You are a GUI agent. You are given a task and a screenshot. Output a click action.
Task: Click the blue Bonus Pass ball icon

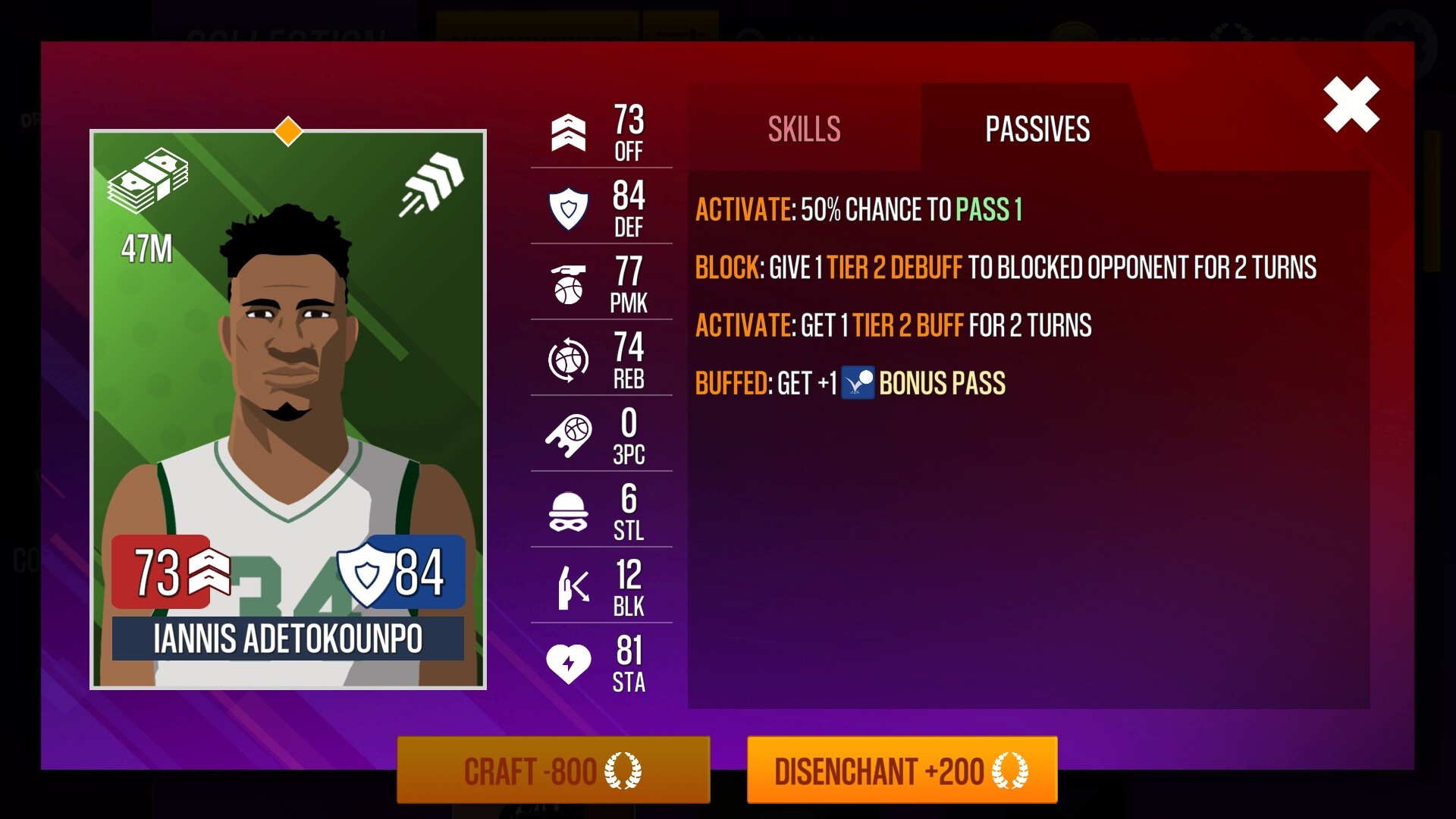click(x=858, y=383)
